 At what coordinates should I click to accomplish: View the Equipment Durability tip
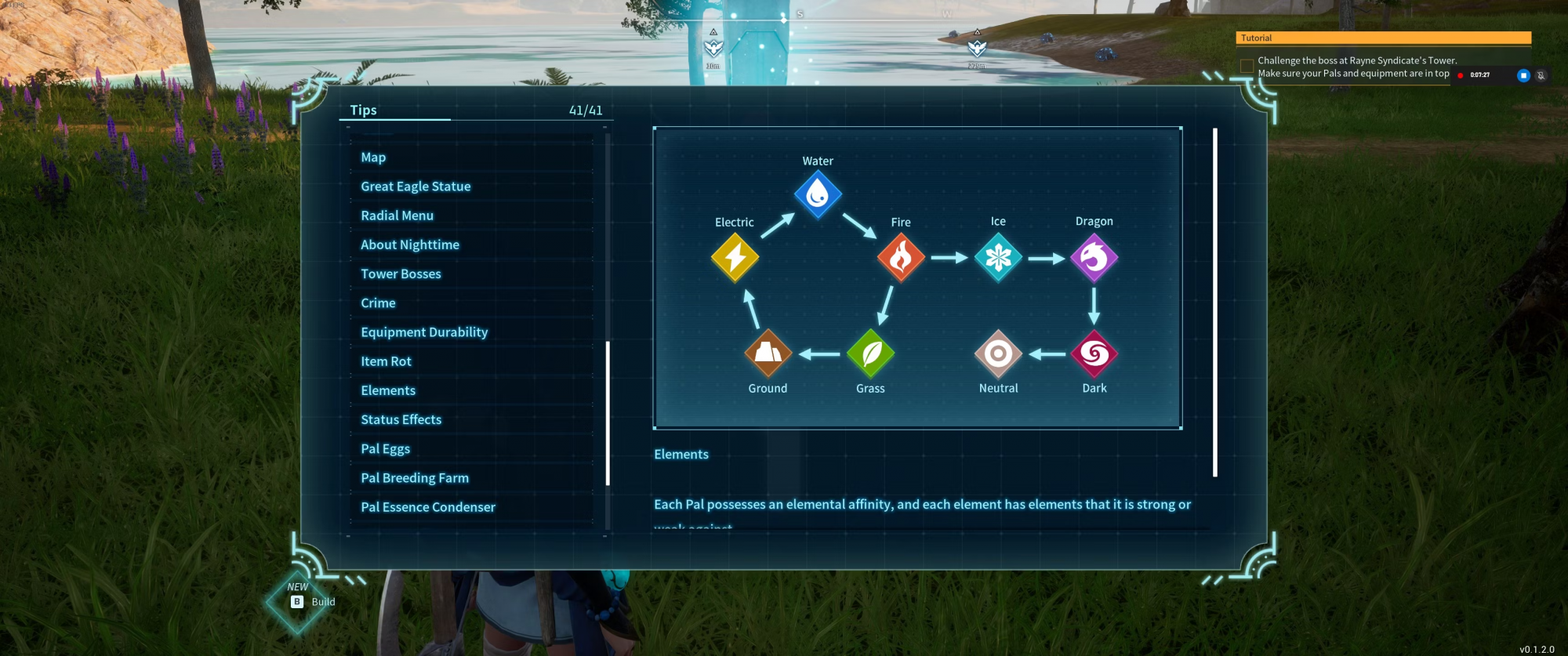coord(424,332)
